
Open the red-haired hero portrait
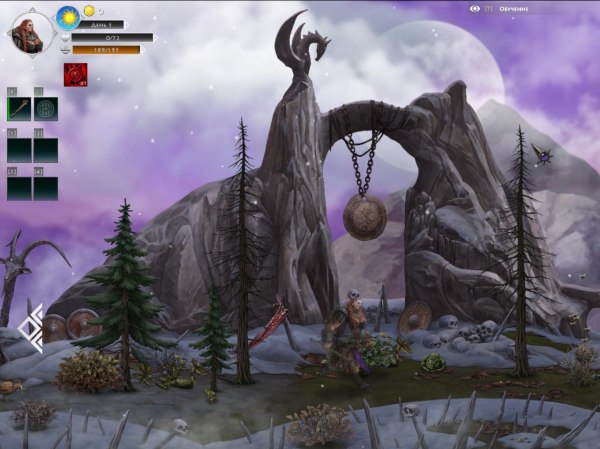click(30, 32)
